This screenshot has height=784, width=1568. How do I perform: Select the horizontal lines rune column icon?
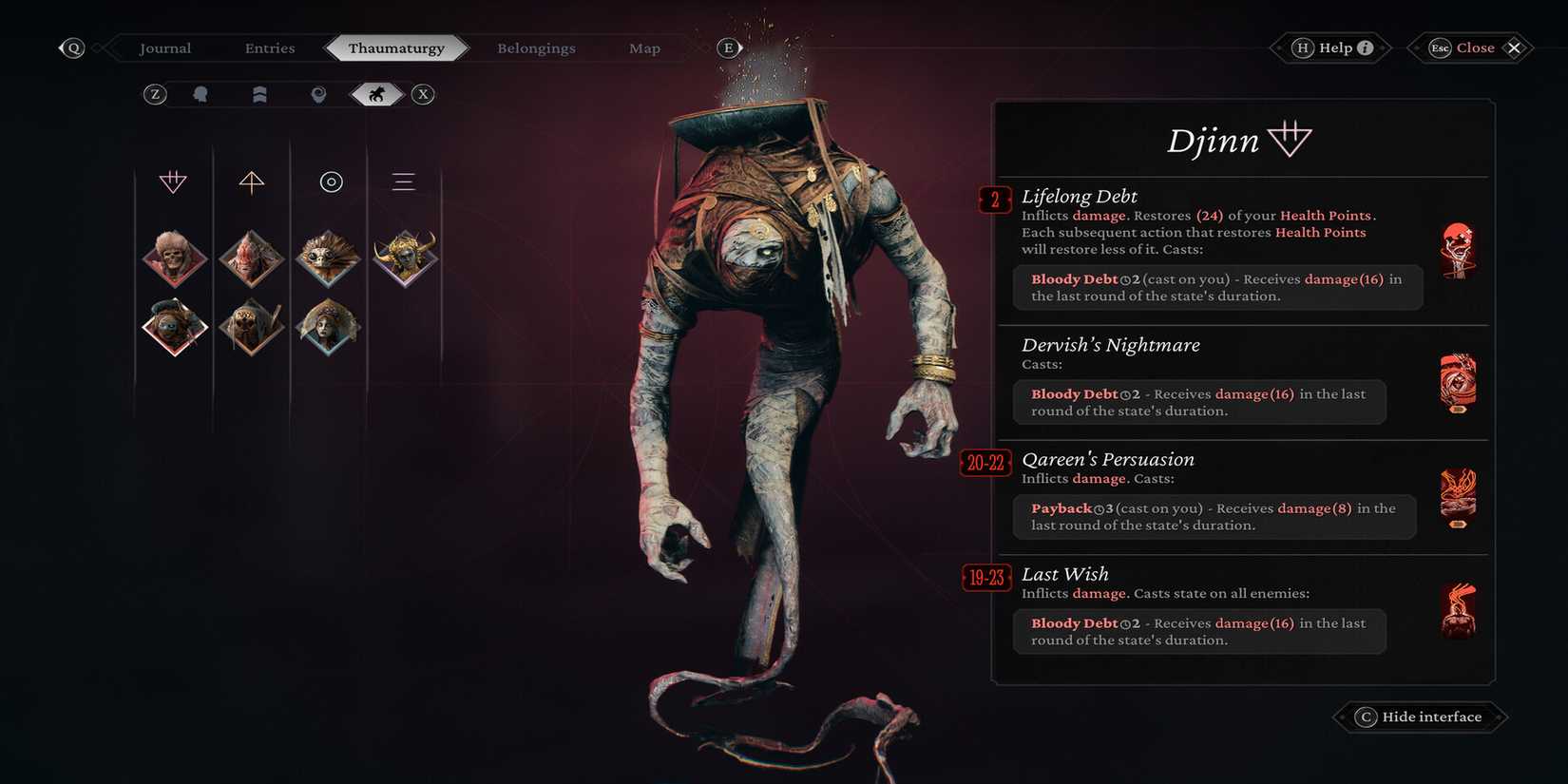pos(404,182)
